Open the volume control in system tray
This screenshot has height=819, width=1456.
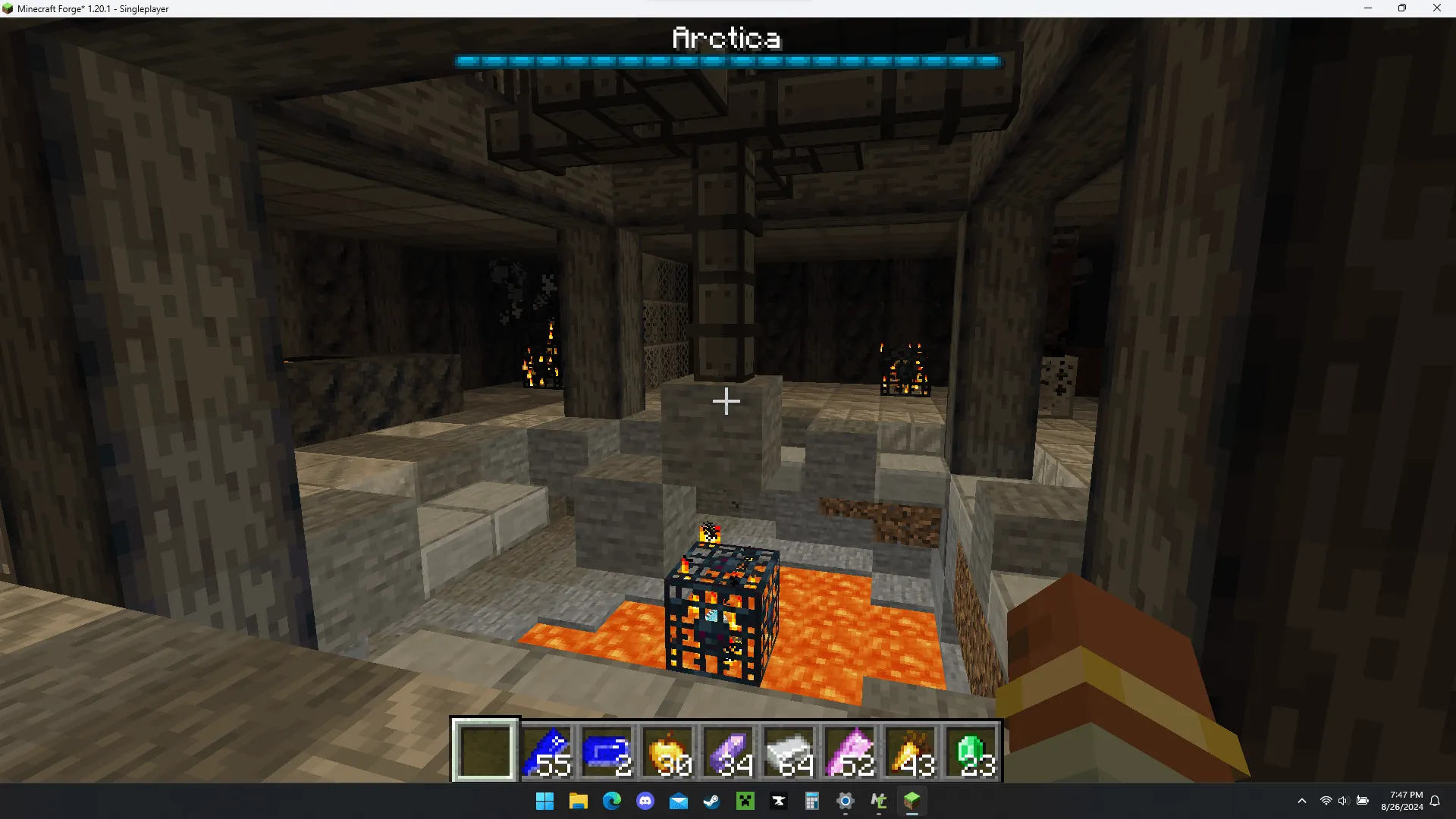click(1344, 801)
